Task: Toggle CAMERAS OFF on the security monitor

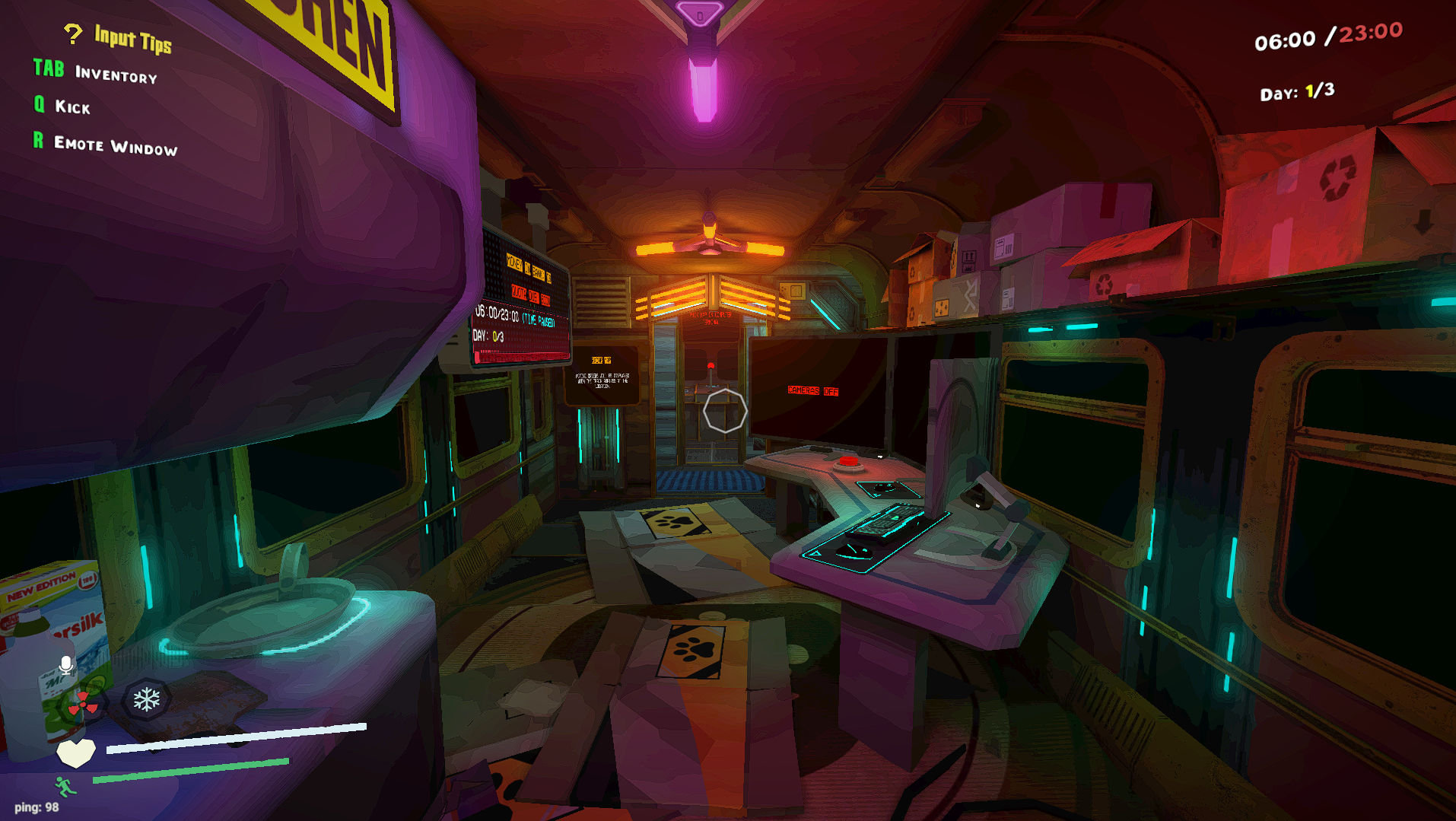Action: (x=812, y=391)
